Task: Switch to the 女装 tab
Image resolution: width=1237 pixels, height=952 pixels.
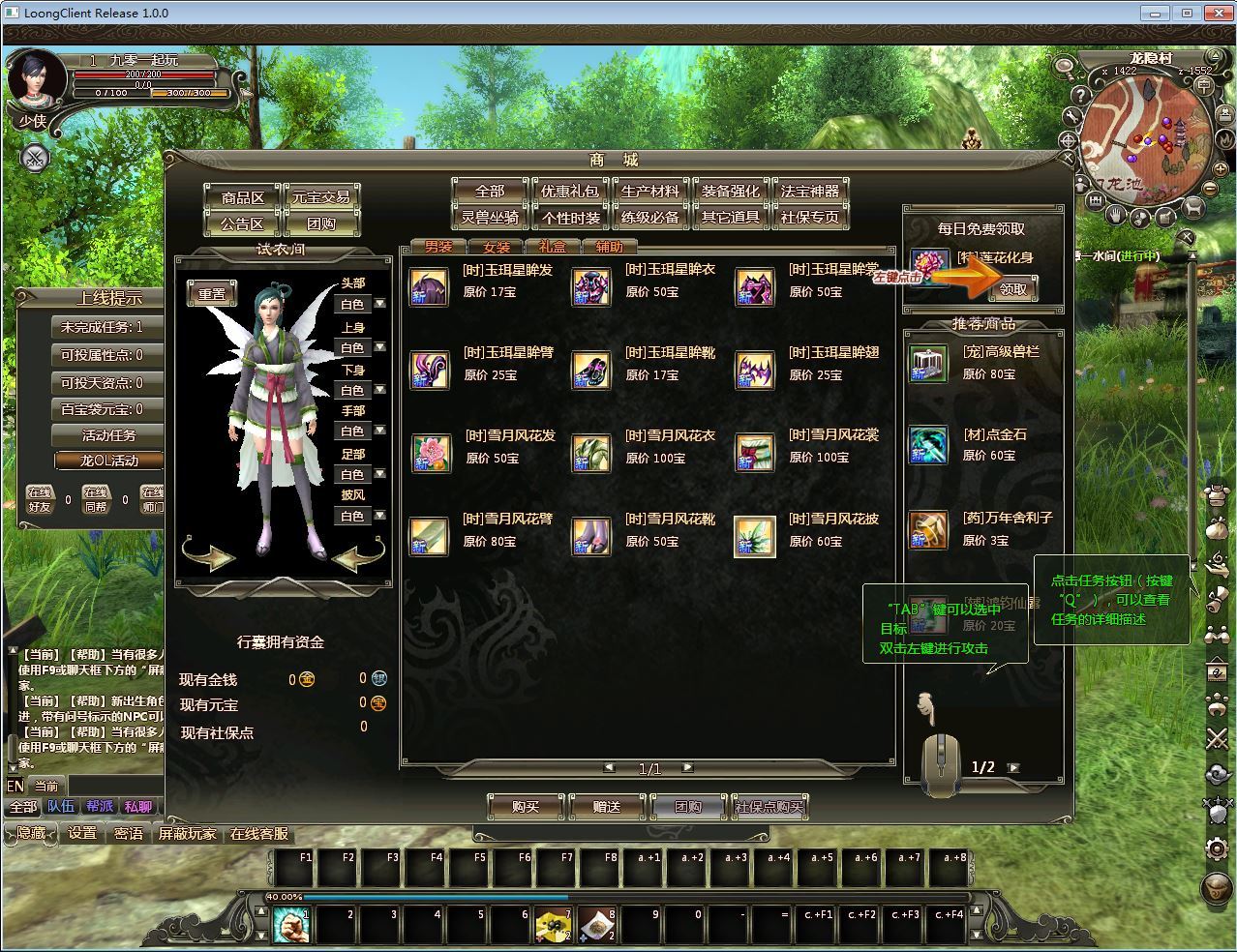Action: coord(496,247)
